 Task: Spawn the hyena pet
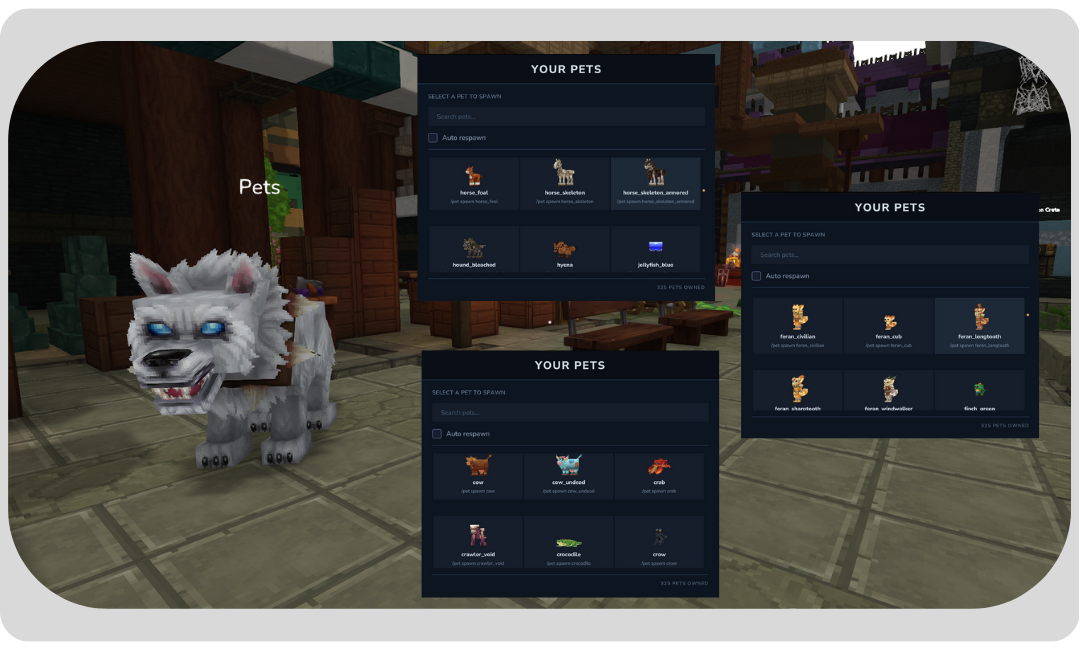coord(565,250)
